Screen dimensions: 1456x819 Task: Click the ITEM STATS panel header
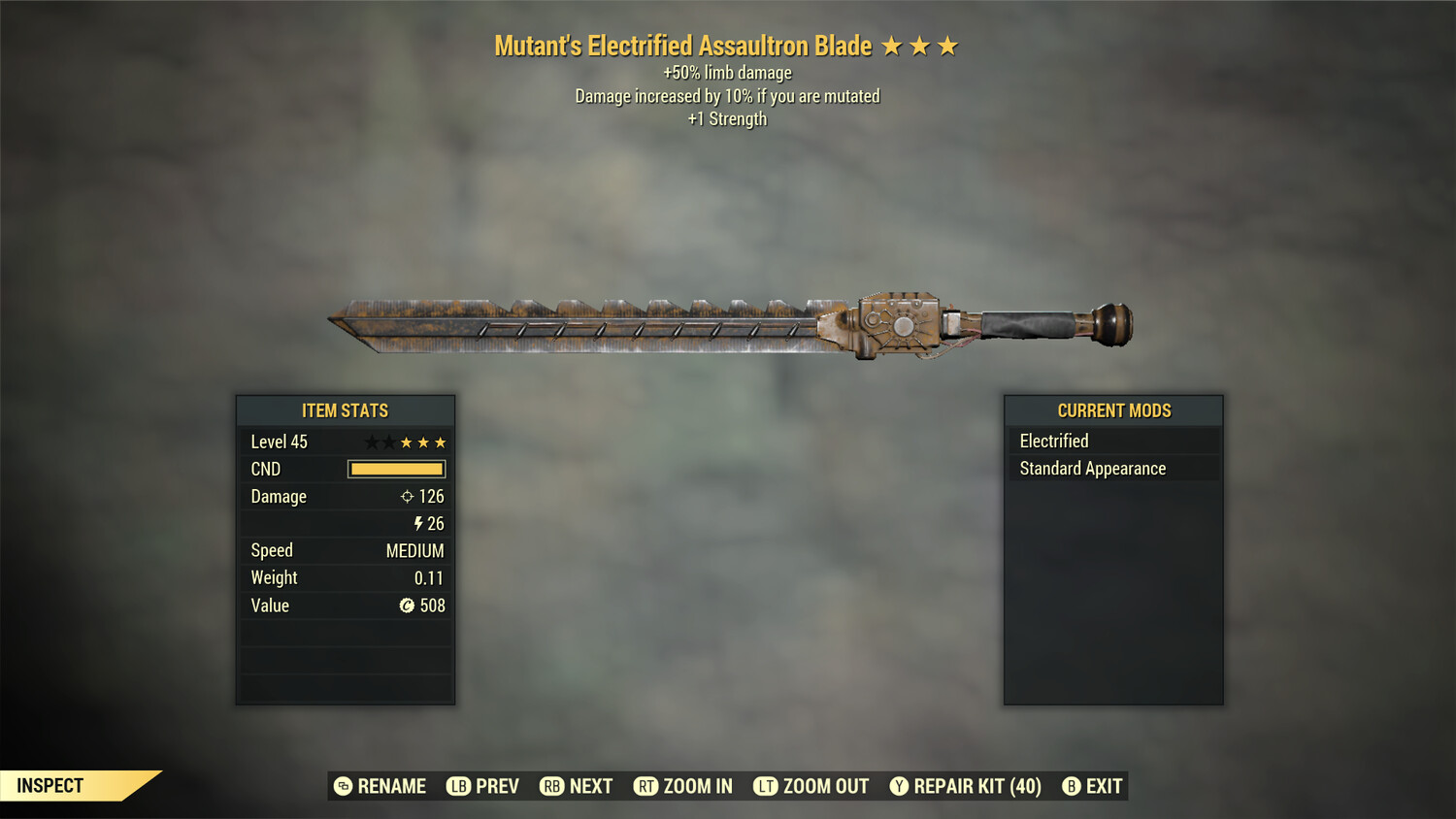pyautogui.click(x=345, y=410)
